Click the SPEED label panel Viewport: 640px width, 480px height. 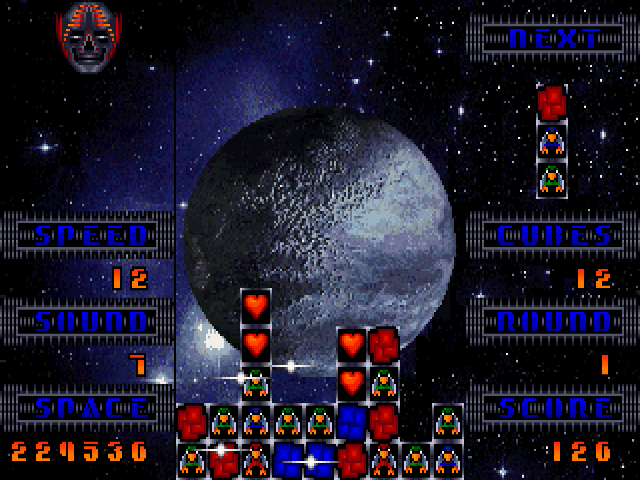pyautogui.click(x=91, y=236)
